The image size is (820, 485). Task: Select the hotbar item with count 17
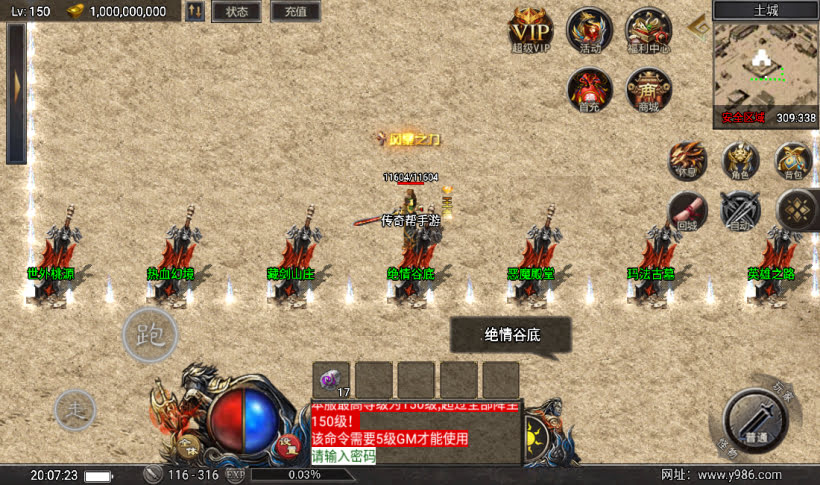tap(331, 380)
